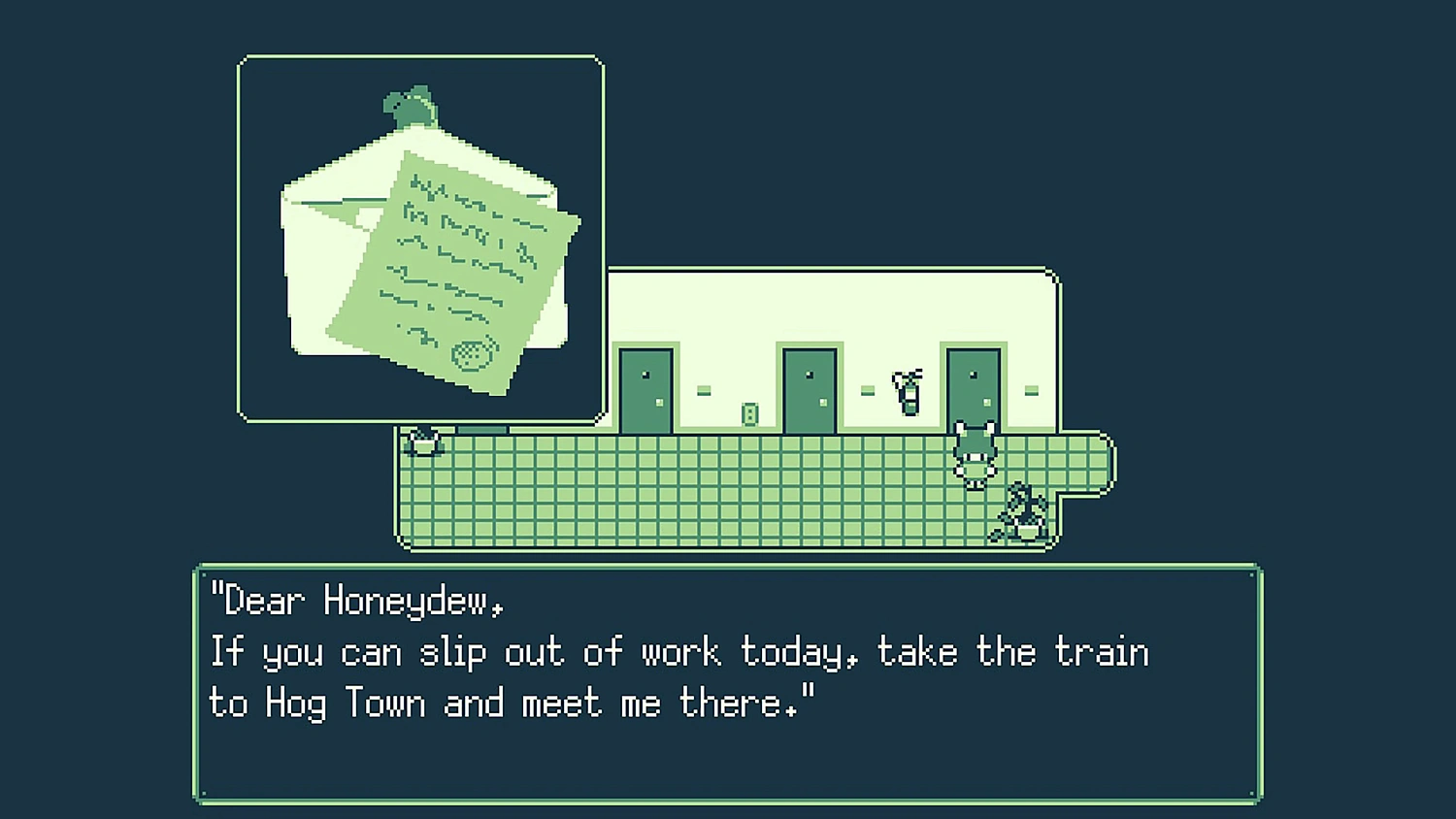The image size is (1456, 819).
Task: Click the wax seal on the letter
Action: pos(473,357)
